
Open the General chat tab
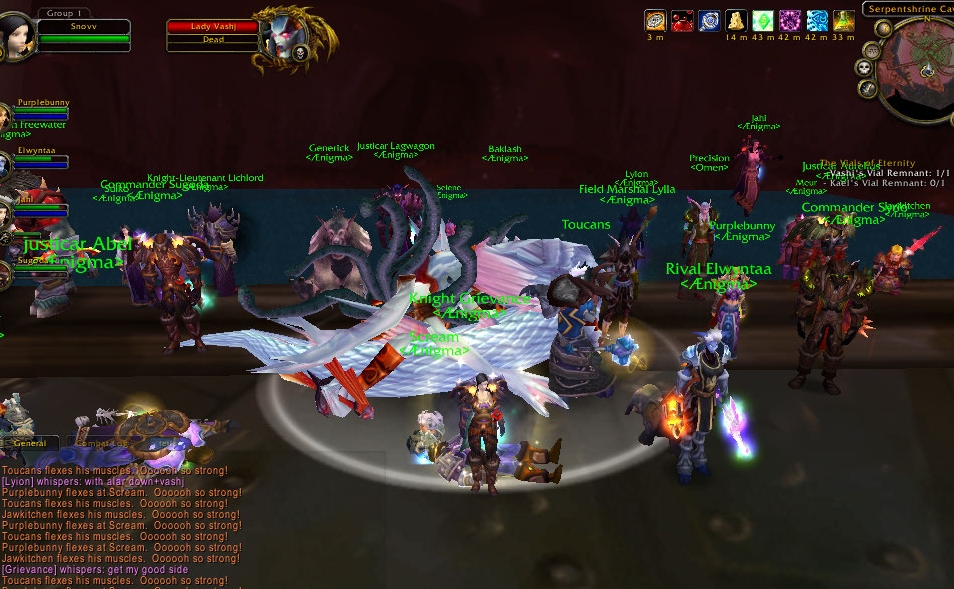click(x=29, y=443)
